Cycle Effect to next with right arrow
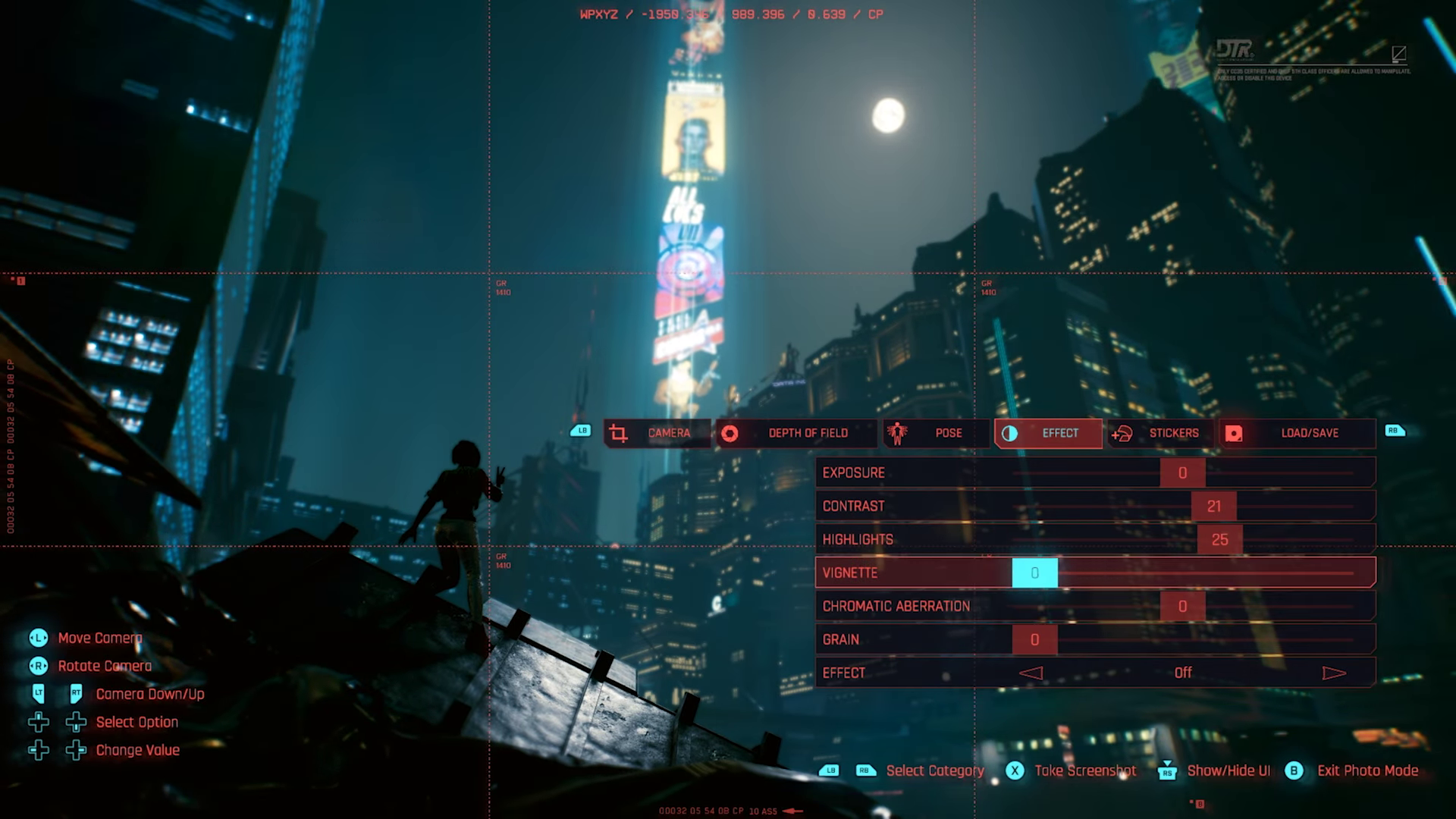The width and height of the screenshot is (1456, 819). [1334, 673]
